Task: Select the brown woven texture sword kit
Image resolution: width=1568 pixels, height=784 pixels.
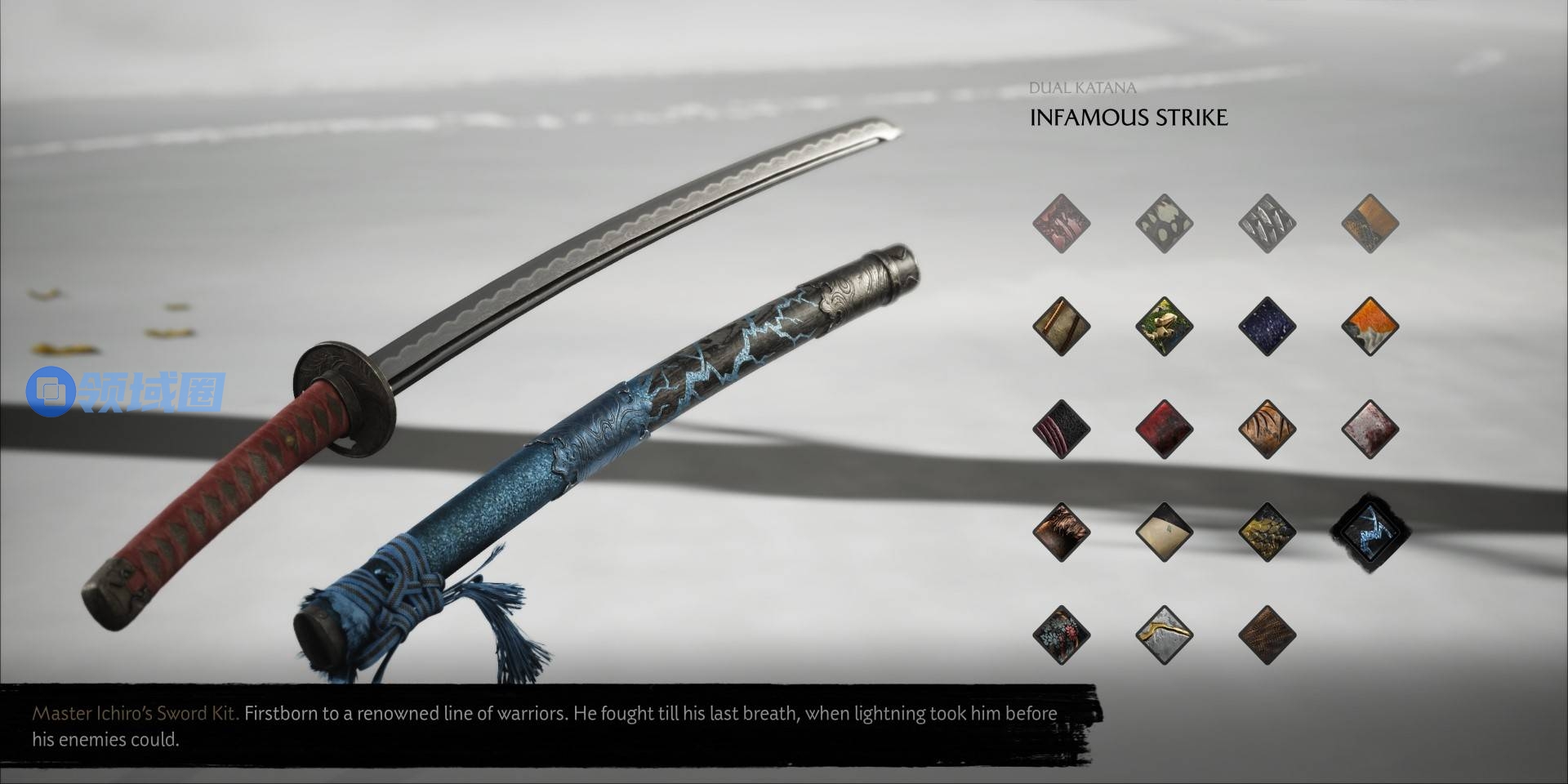Action: point(1267,635)
